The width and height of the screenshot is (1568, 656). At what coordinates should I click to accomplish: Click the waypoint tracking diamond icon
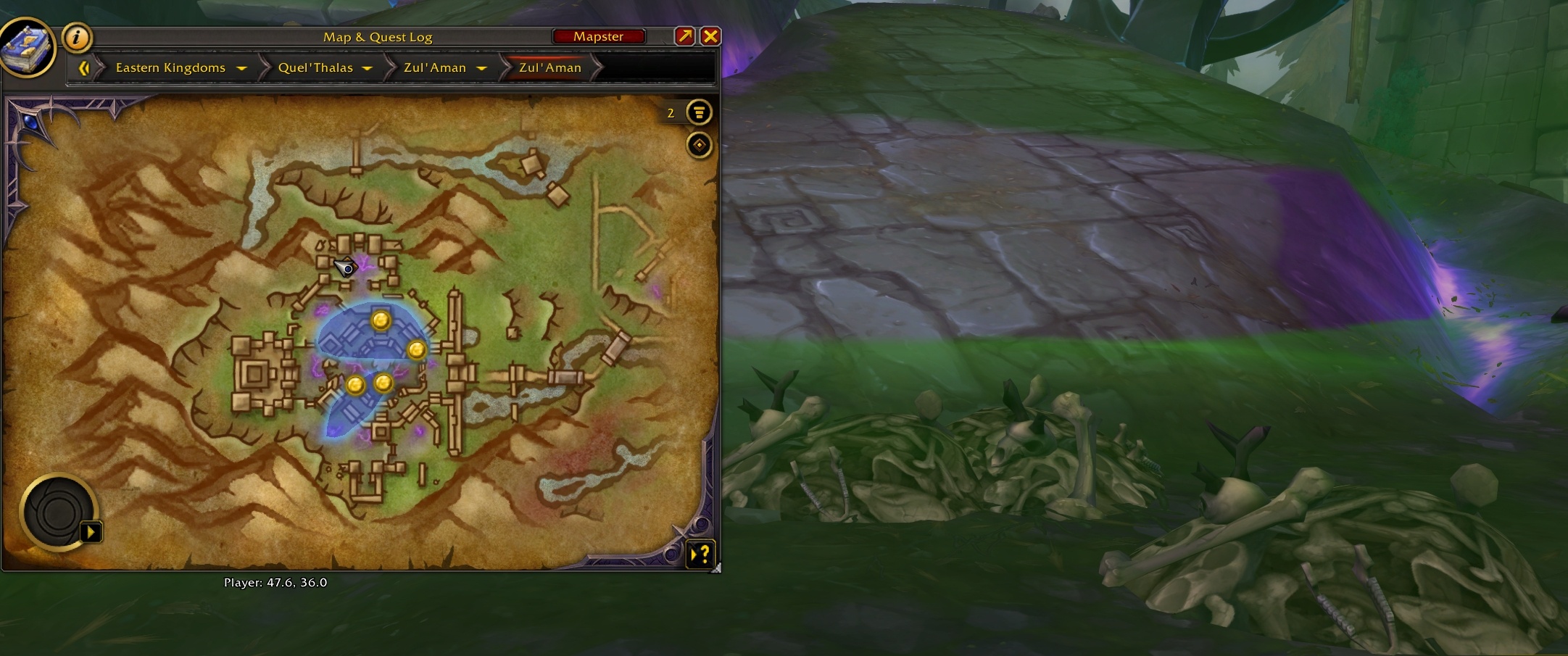click(698, 145)
